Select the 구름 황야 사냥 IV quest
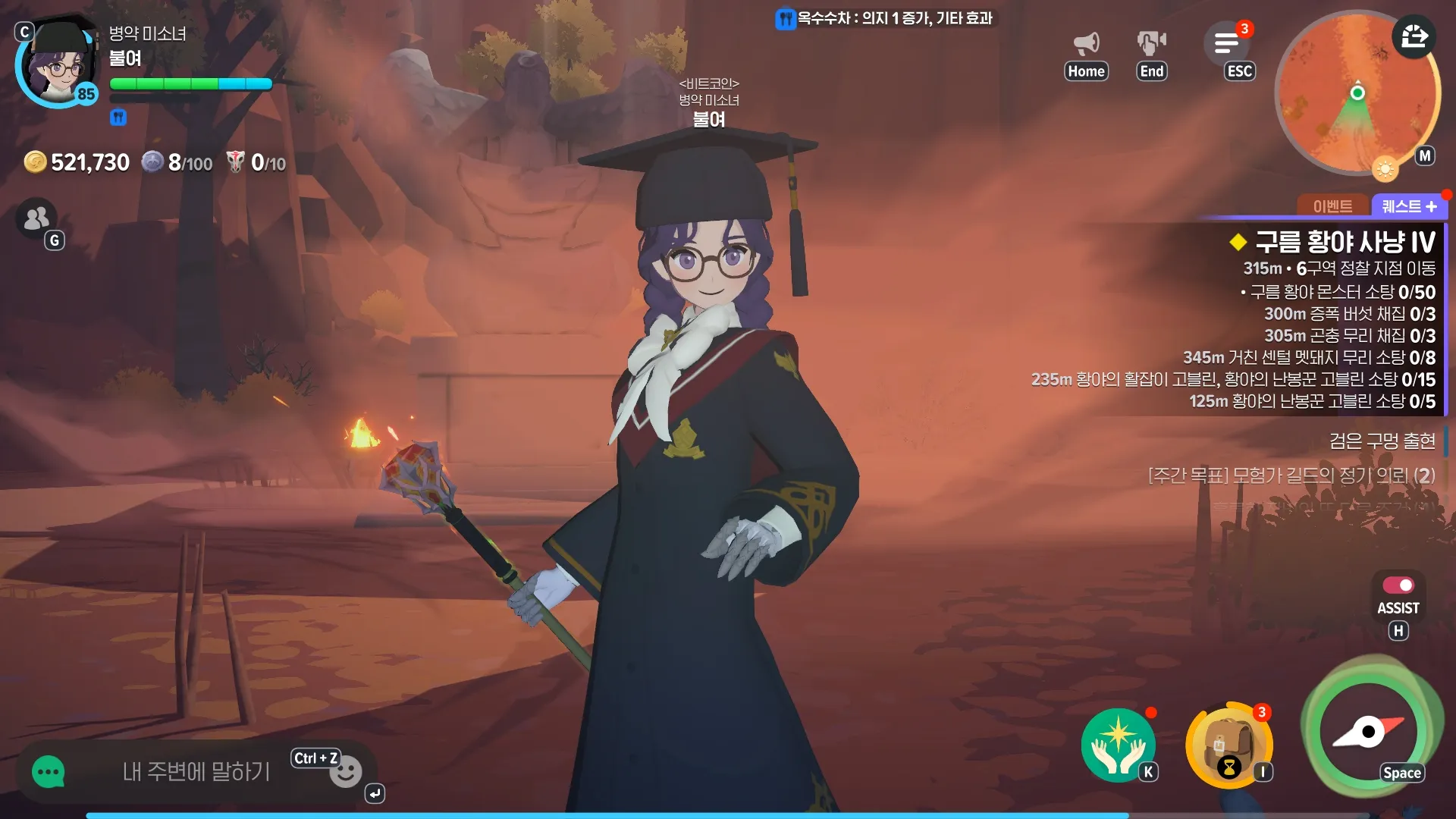The height and width of the screenshot is (819, 1456). click(x=1345, y=242)
